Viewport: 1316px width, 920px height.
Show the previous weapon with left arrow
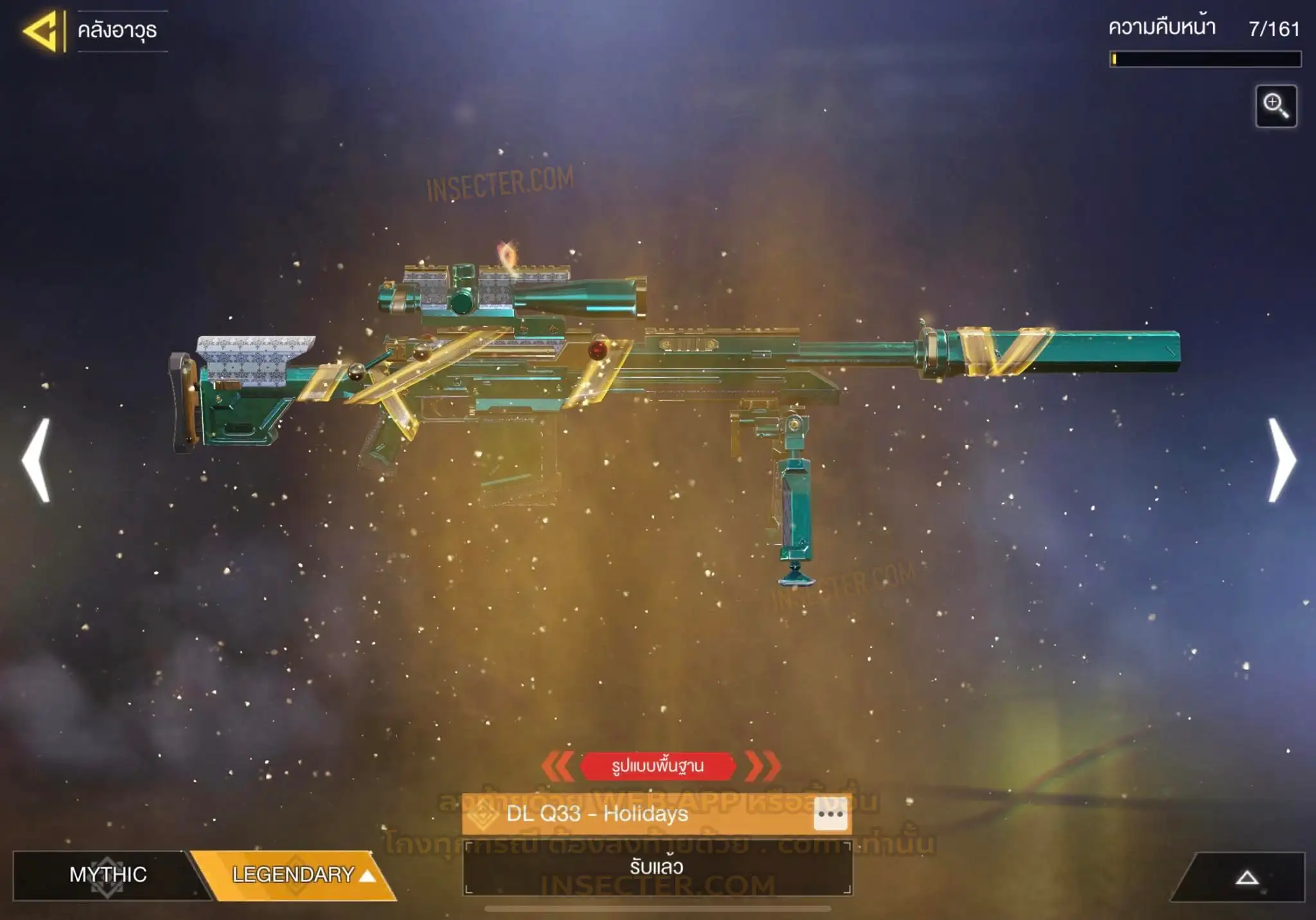[x=37, y=460]
